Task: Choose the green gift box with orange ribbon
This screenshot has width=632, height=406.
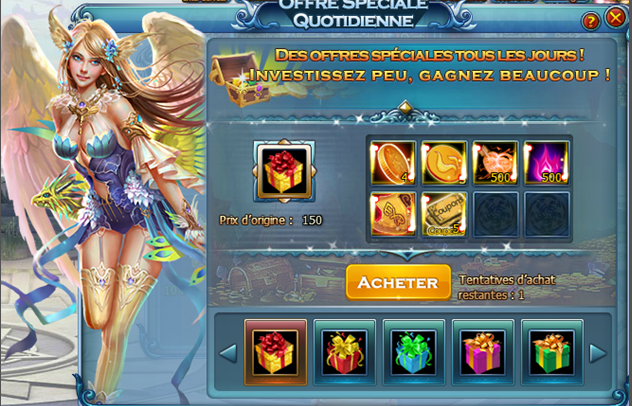Action: tap(551, 352)
